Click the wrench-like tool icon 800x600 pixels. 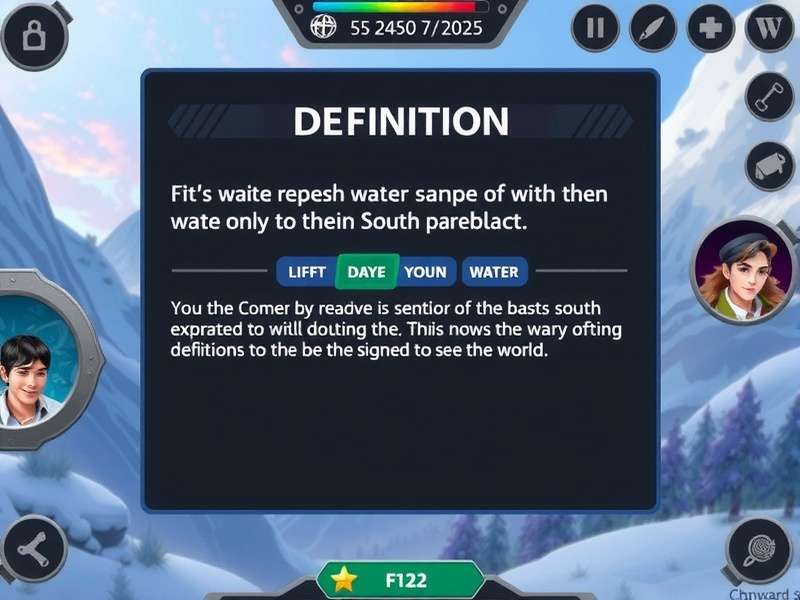coord(31,549)
